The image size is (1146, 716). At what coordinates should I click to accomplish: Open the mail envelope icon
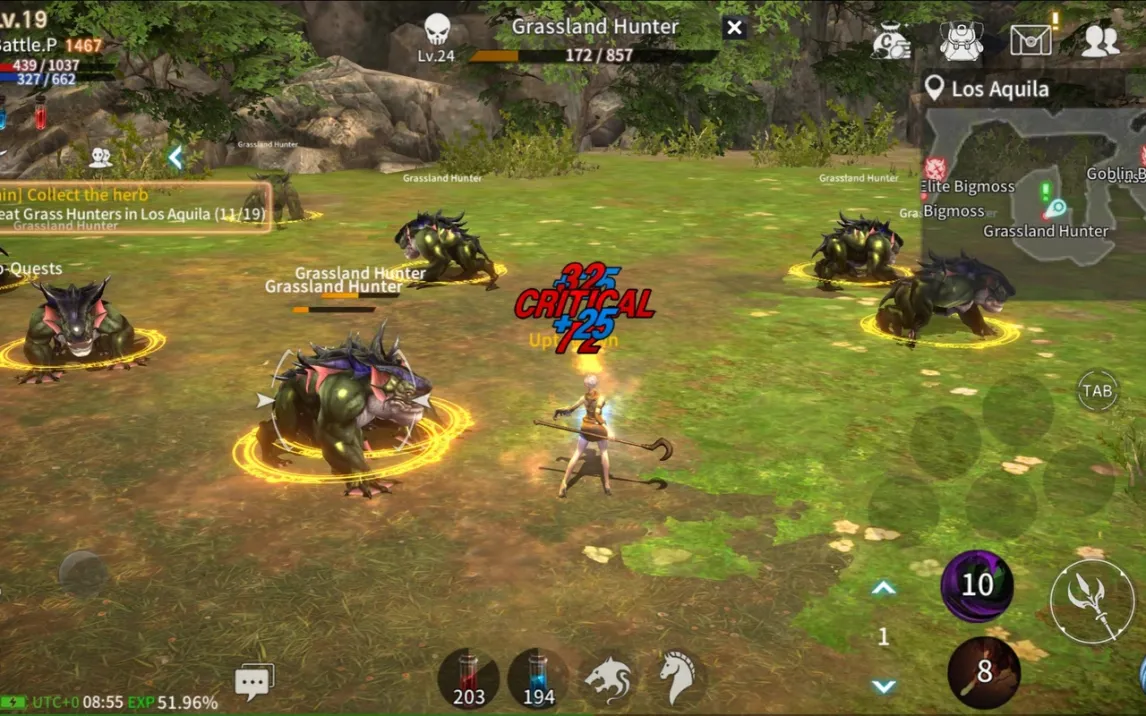[1030, 40]
